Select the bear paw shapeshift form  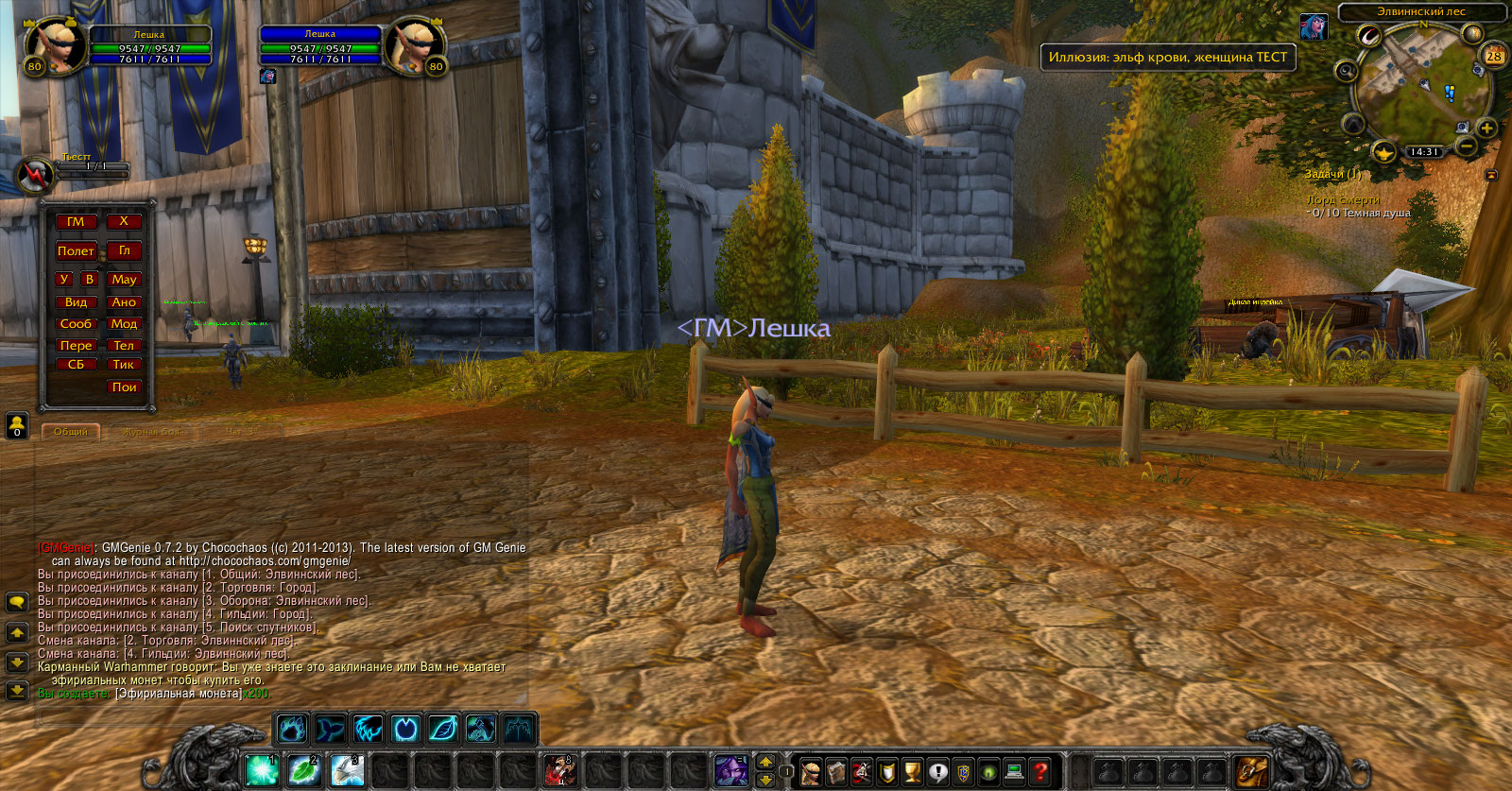coord(292,730)
